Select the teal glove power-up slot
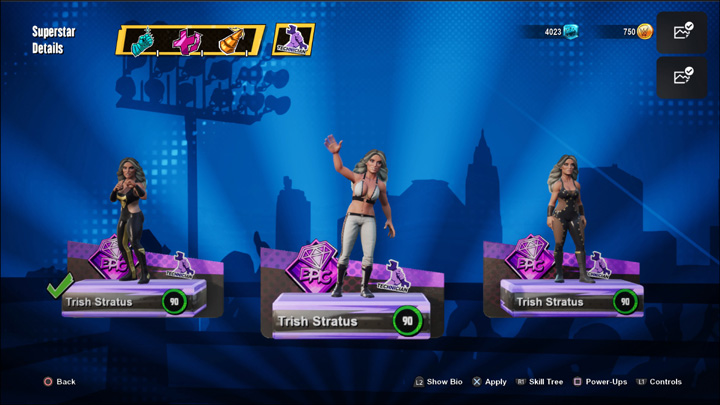 coord(144,41)
